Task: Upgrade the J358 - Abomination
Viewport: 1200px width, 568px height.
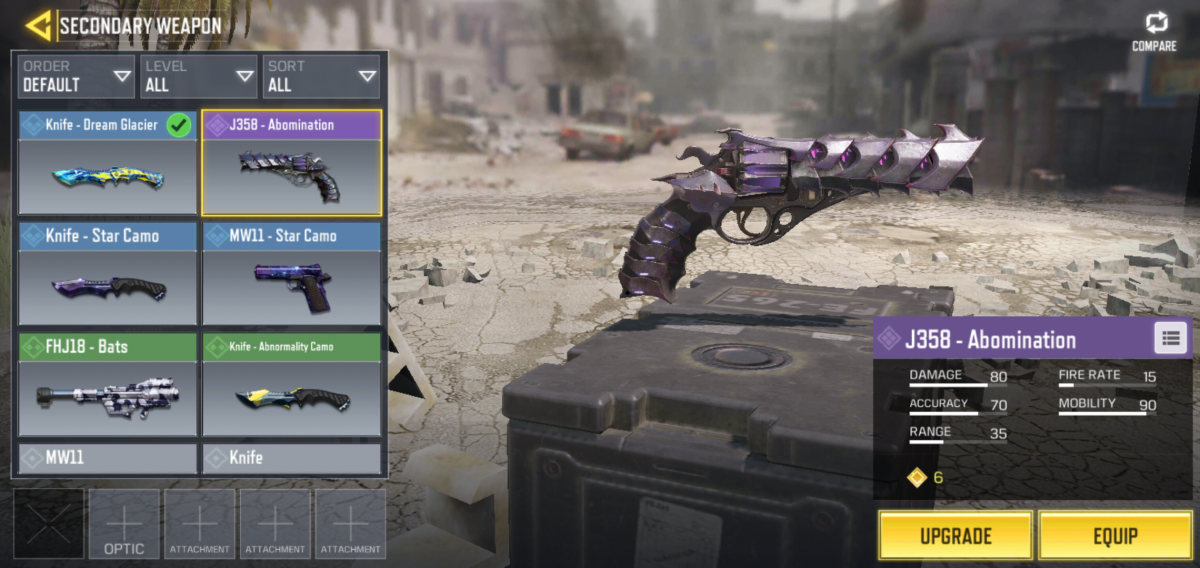Action: coord(954,536)
